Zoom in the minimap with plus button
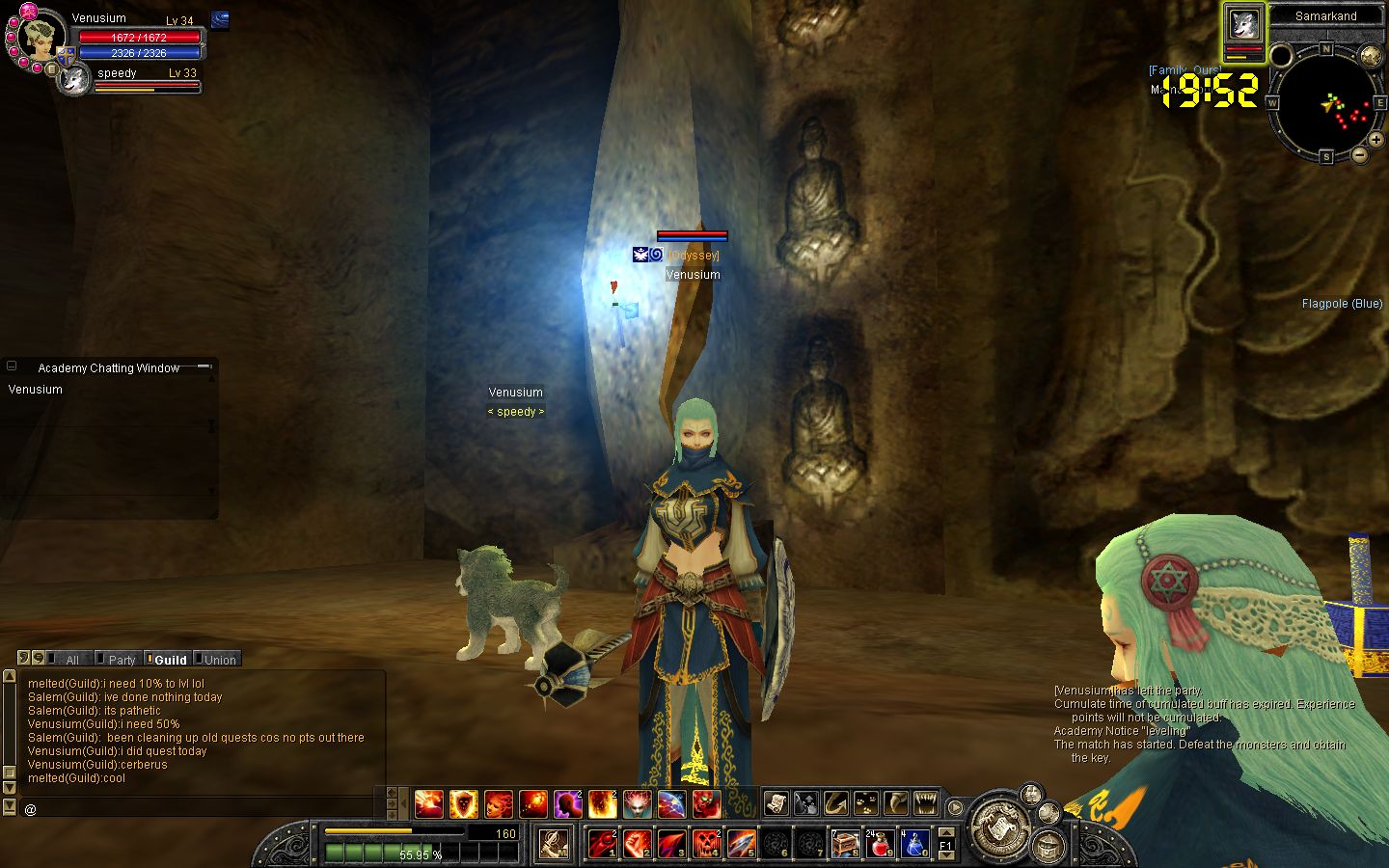The width and height of the screenshot is (1389, 868). coord(1375,140)
